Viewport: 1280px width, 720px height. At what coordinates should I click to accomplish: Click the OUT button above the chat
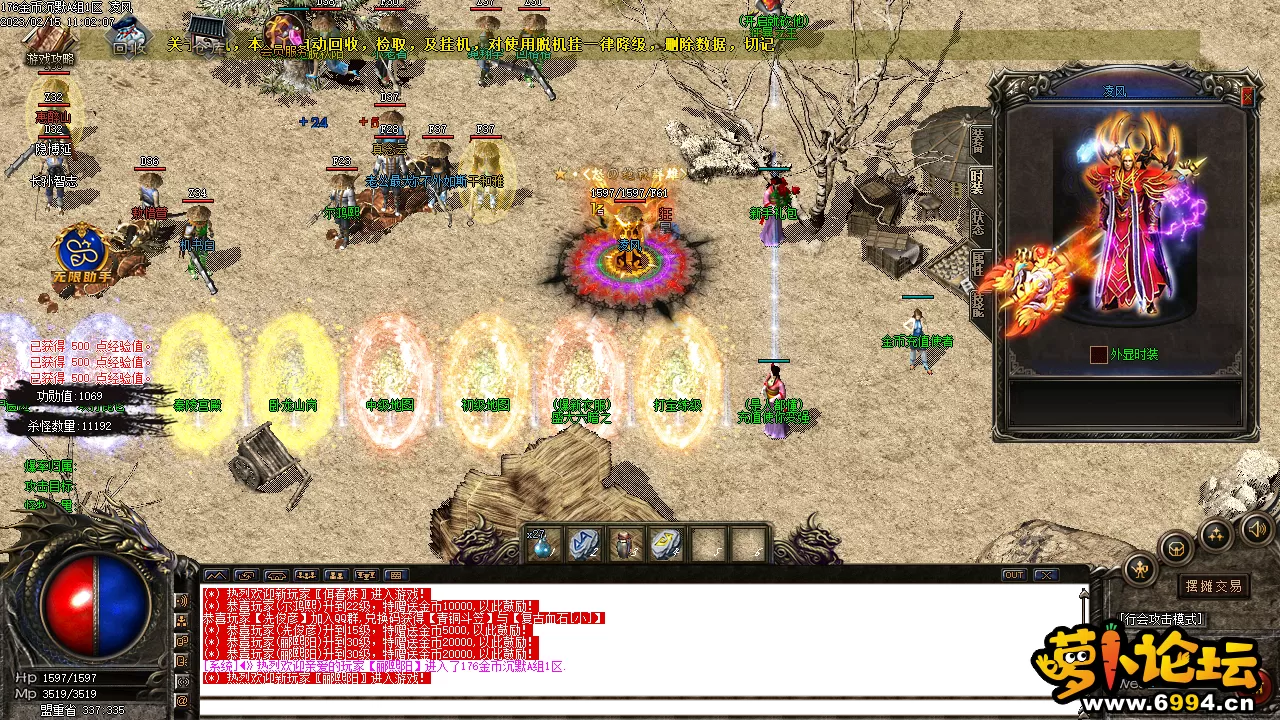tap(1014, 575)
